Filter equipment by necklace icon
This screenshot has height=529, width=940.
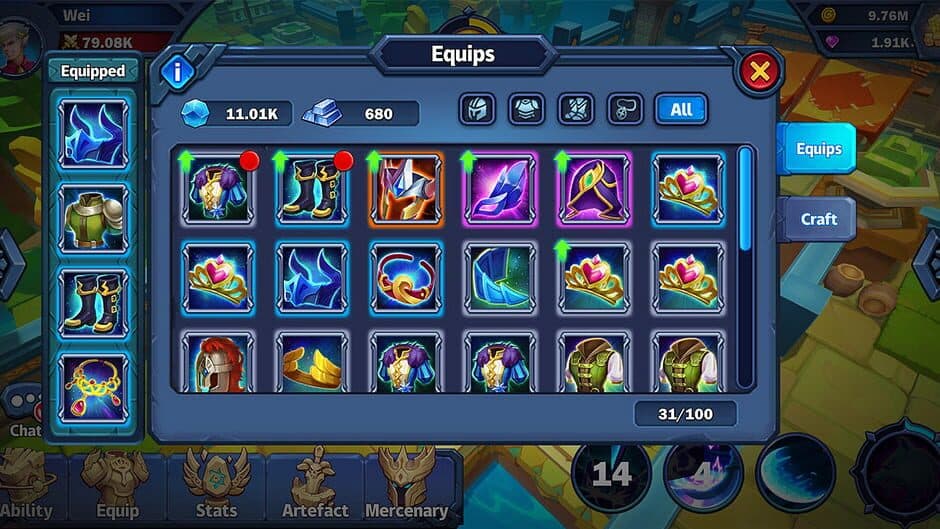click(625, 109)
